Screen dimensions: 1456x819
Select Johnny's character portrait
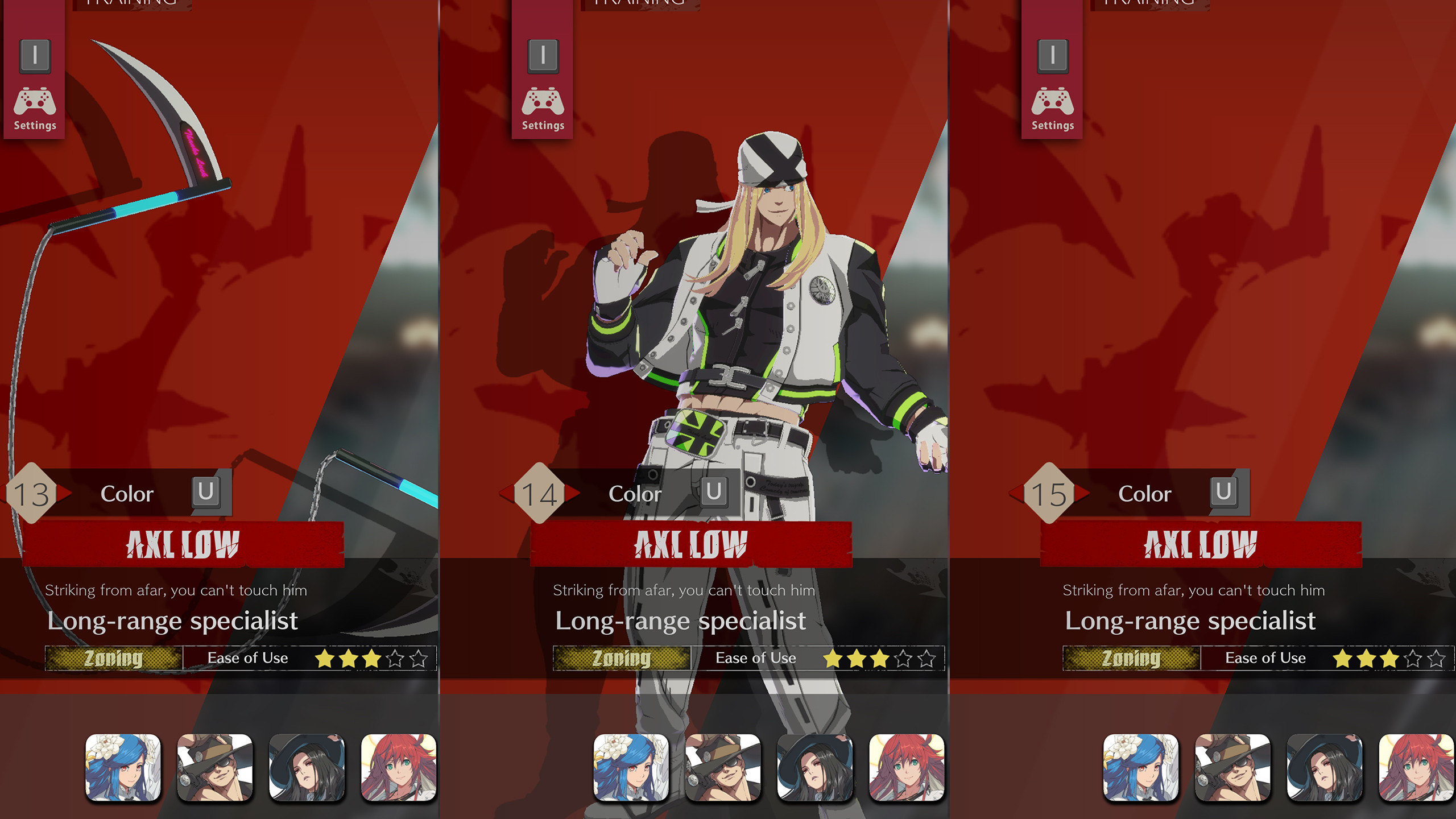point(214,767)
